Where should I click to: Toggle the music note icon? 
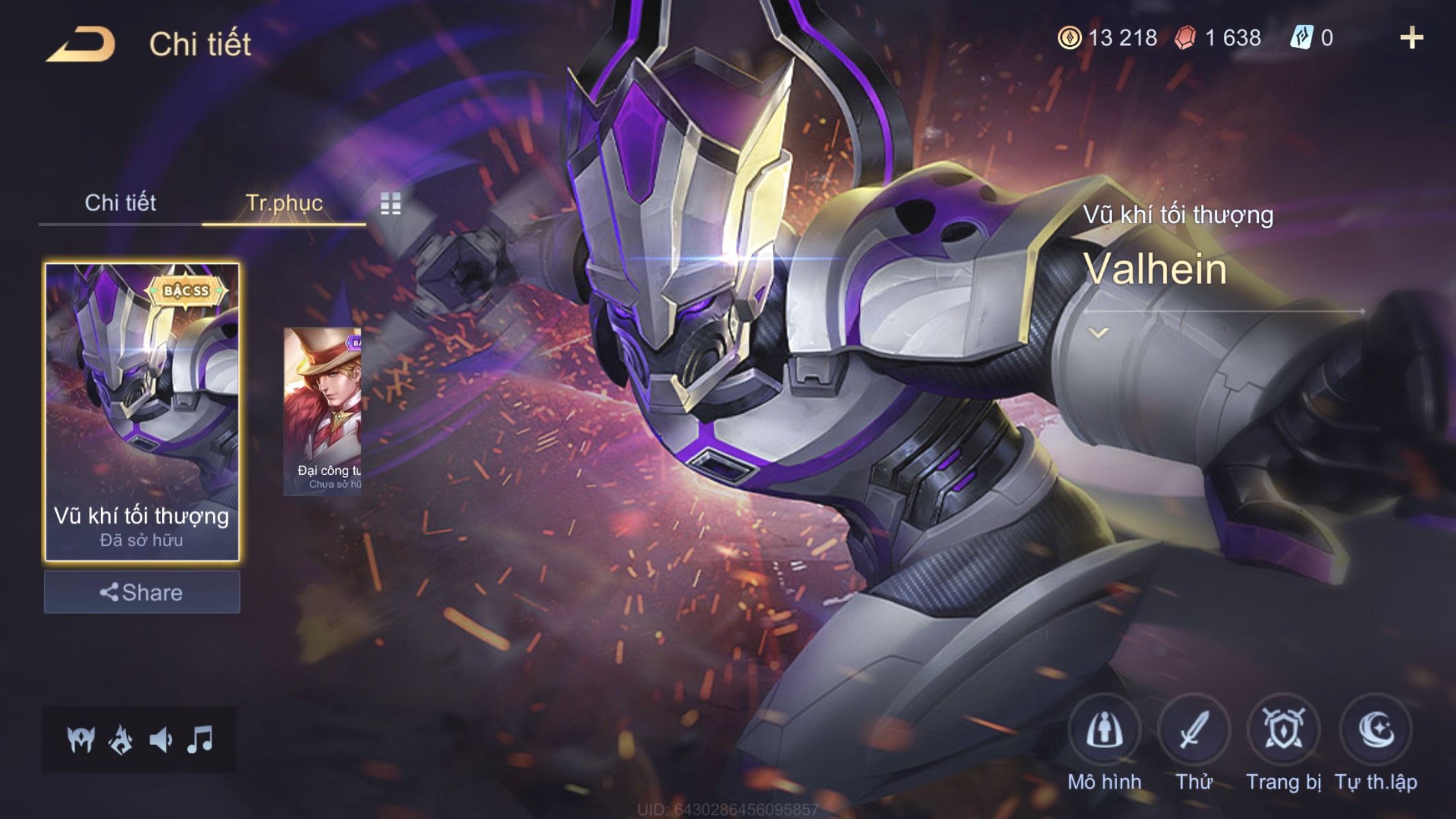point(200,740)
